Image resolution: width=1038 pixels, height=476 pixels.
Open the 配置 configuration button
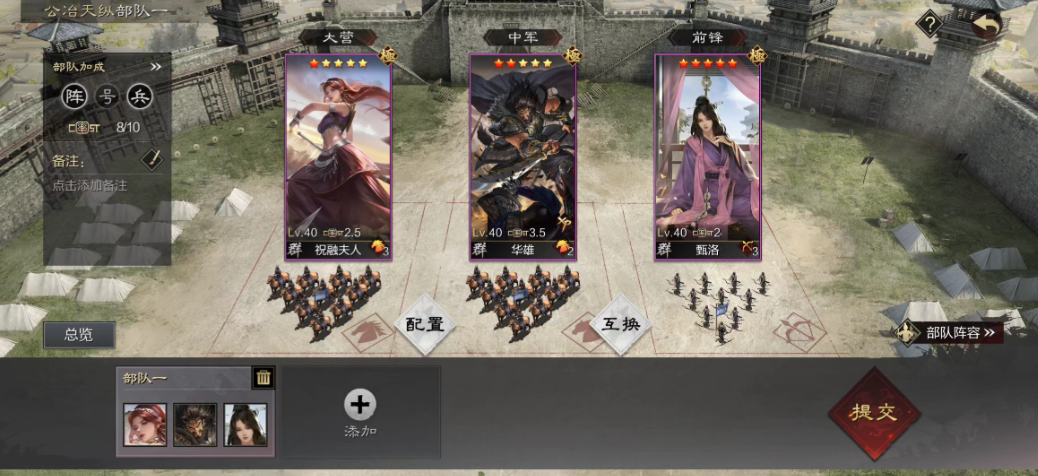click(424, 324)
